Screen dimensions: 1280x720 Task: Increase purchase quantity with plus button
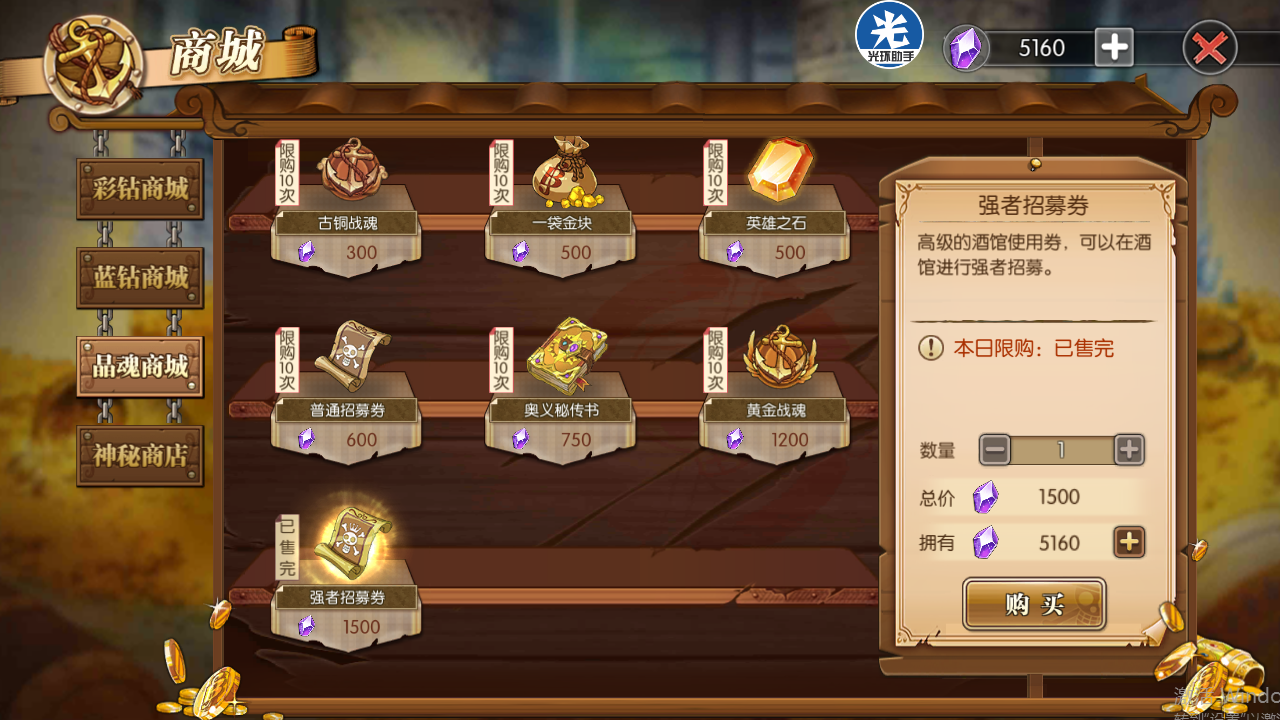click(1129, 450)
